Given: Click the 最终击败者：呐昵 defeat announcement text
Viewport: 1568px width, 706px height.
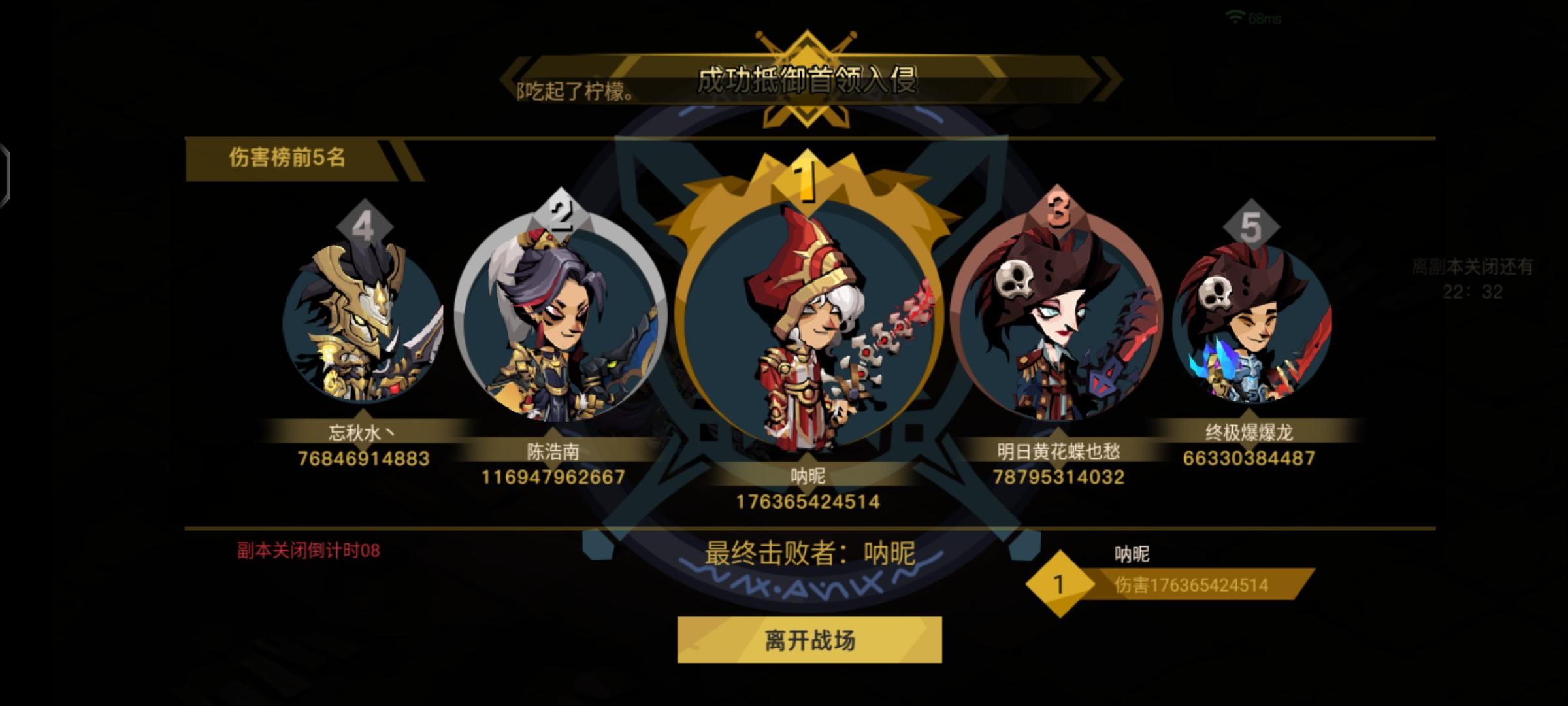Looking at the screenshot, I should tap(810, 552).
